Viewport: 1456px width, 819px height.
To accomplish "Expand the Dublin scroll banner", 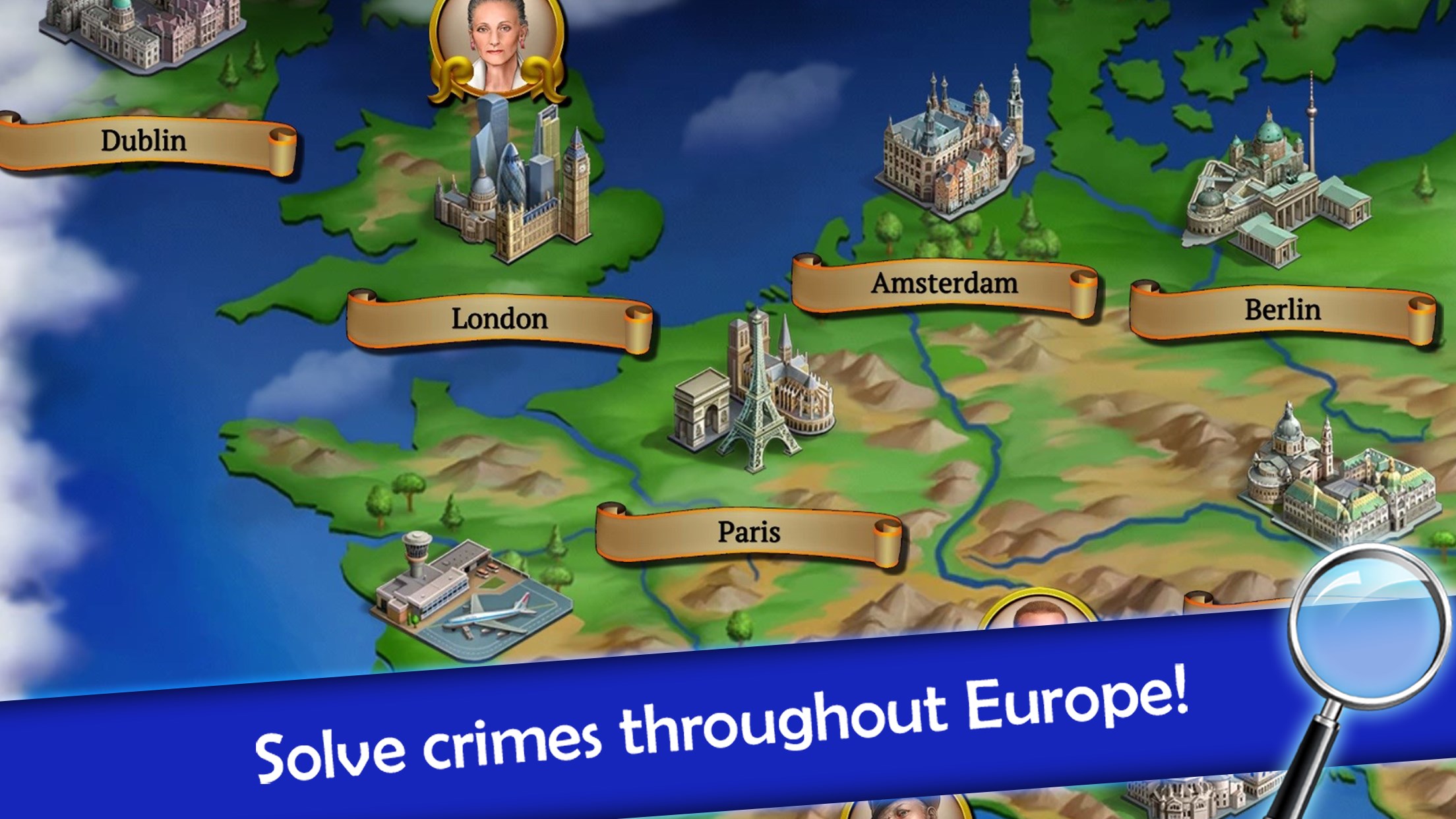I will tap(142, 138).
